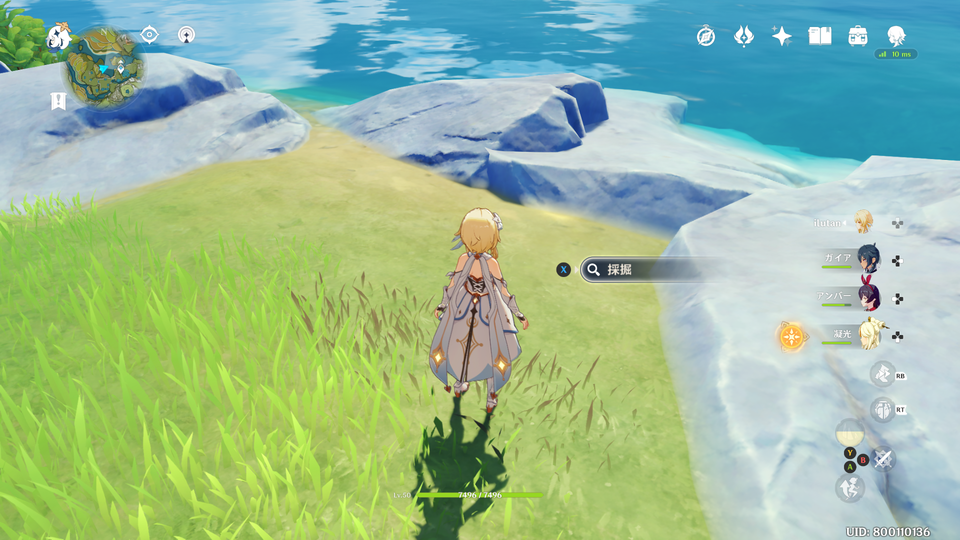Open the four-pointed star wish icon
Viewport: 960px width, 540px height.
(x=781, y=36)
